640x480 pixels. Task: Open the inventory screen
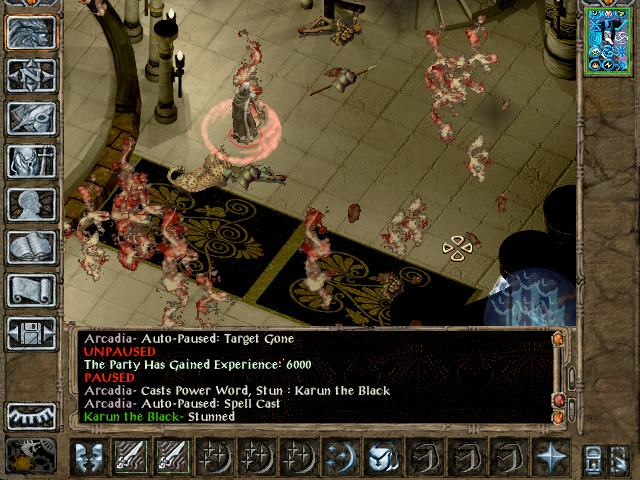click(x=32, y=161)
